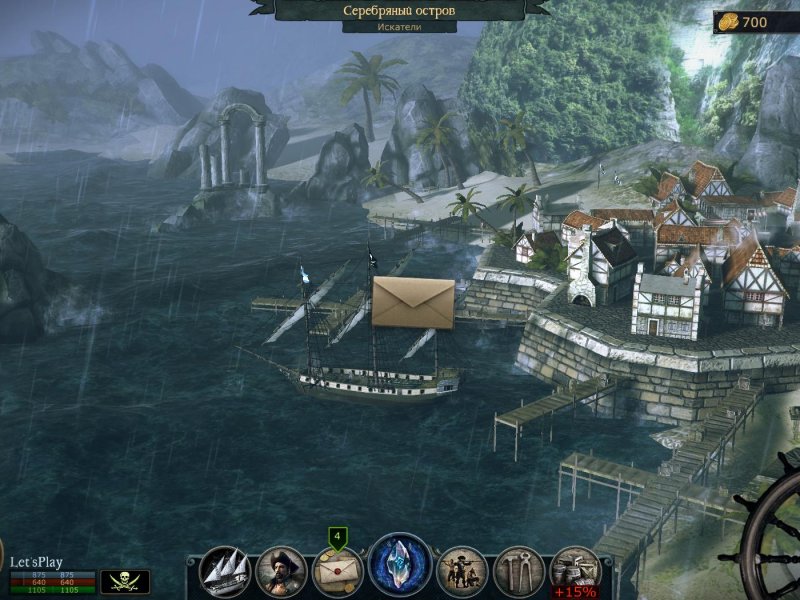The width and height of the screenshot is (800, 600).
Task: Click the Серебряный остров location banner
Action: click(x=399, y=10)
